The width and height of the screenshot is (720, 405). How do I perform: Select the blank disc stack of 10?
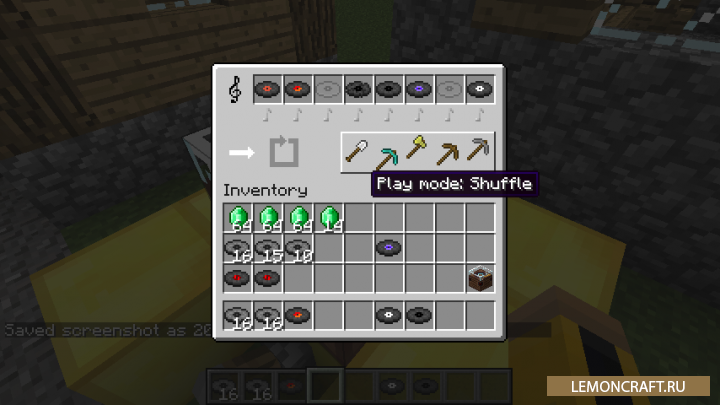[298, 247]
